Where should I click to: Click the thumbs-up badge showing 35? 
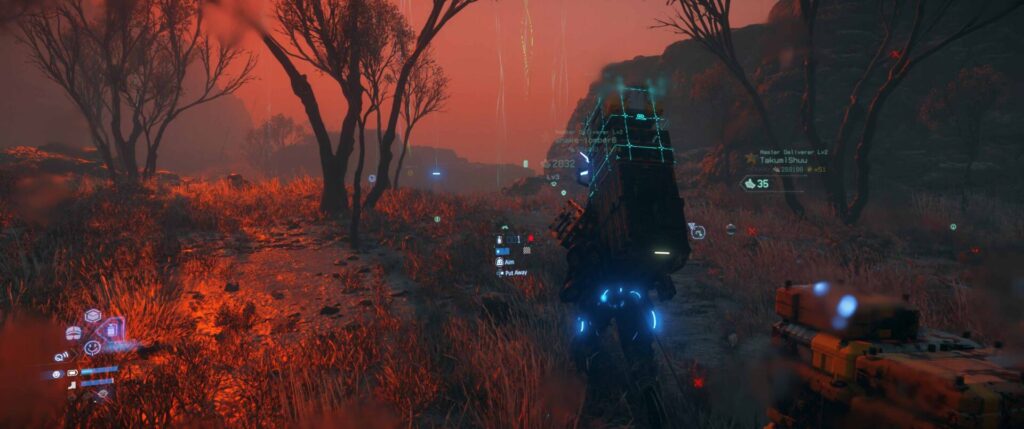click(x=756, y=184)
